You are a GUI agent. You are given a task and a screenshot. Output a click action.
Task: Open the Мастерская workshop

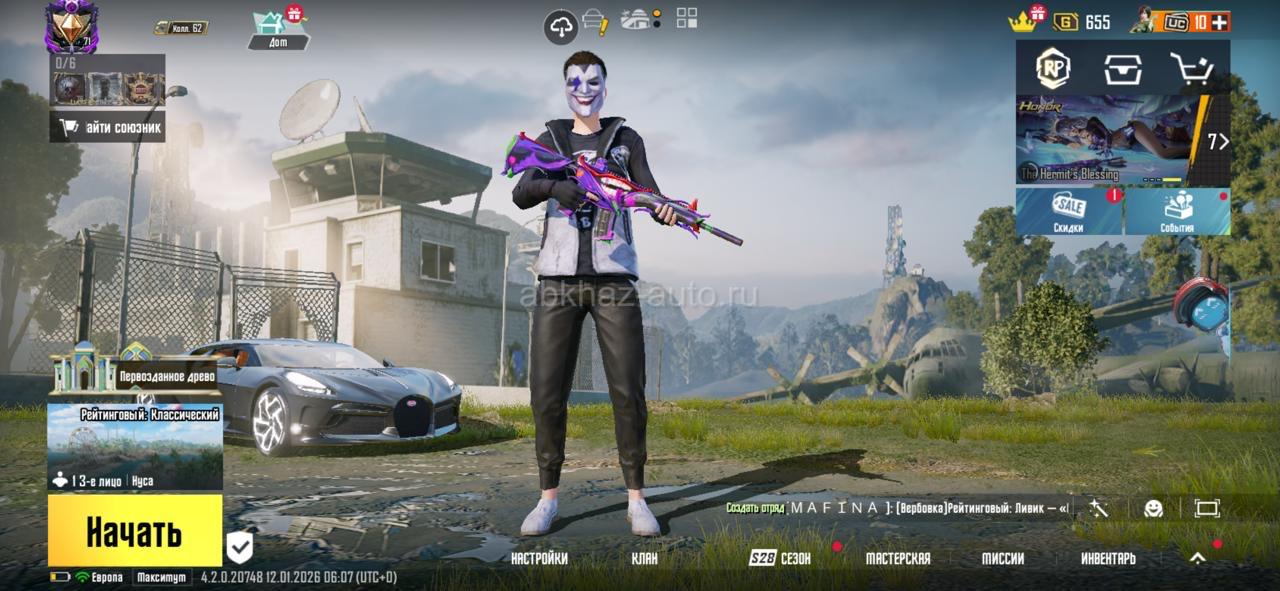(x=897, y=559)
